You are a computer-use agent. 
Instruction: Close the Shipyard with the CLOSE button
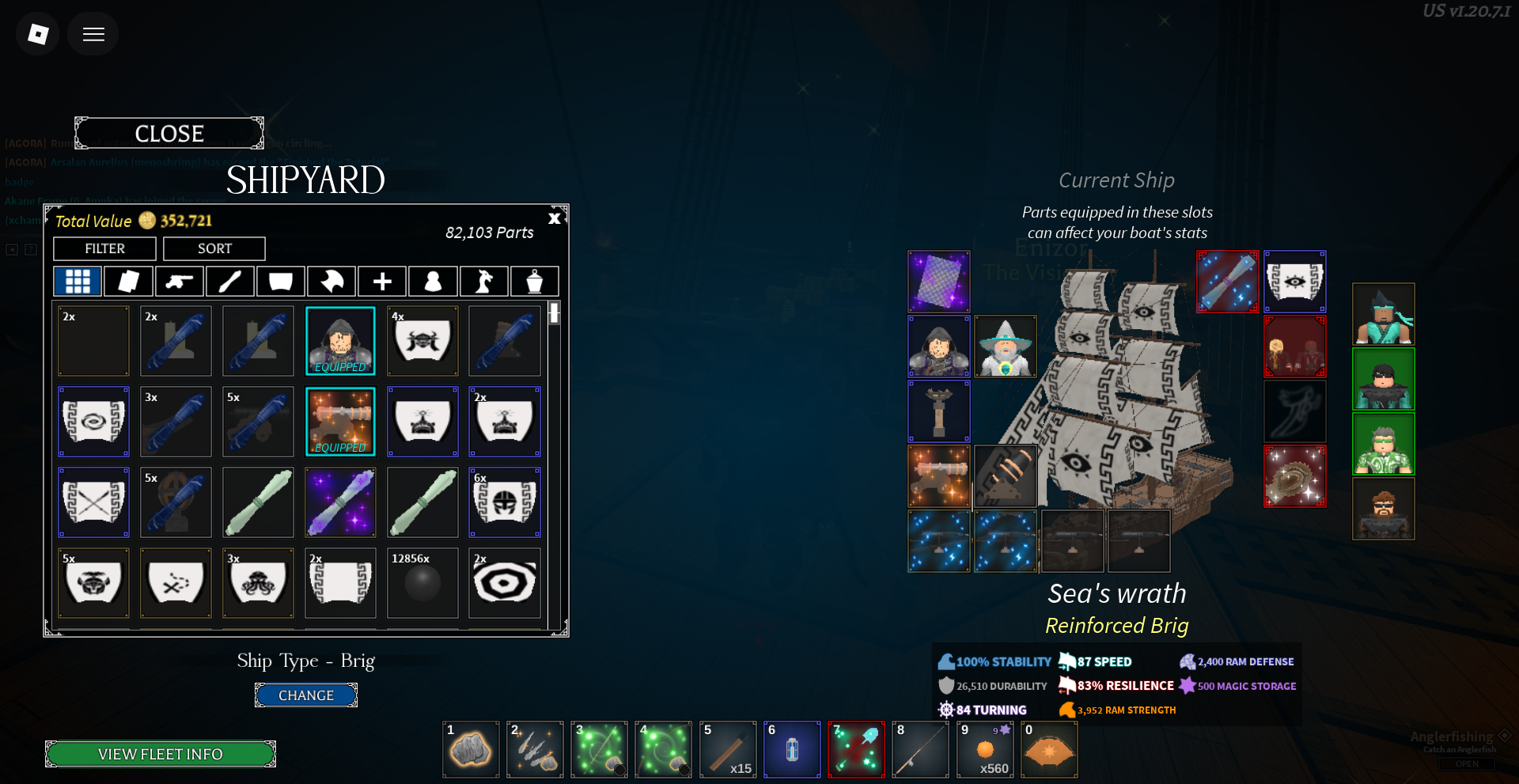coord(169,134)
